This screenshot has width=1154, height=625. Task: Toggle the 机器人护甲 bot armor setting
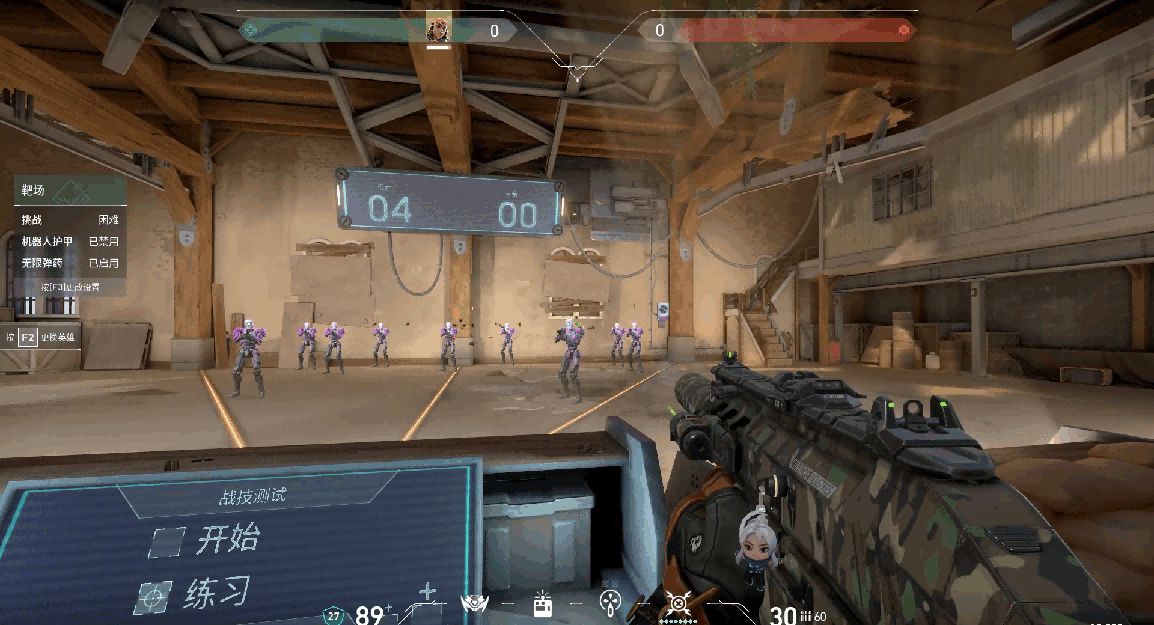pyautogui.click(x=69, y=241)
